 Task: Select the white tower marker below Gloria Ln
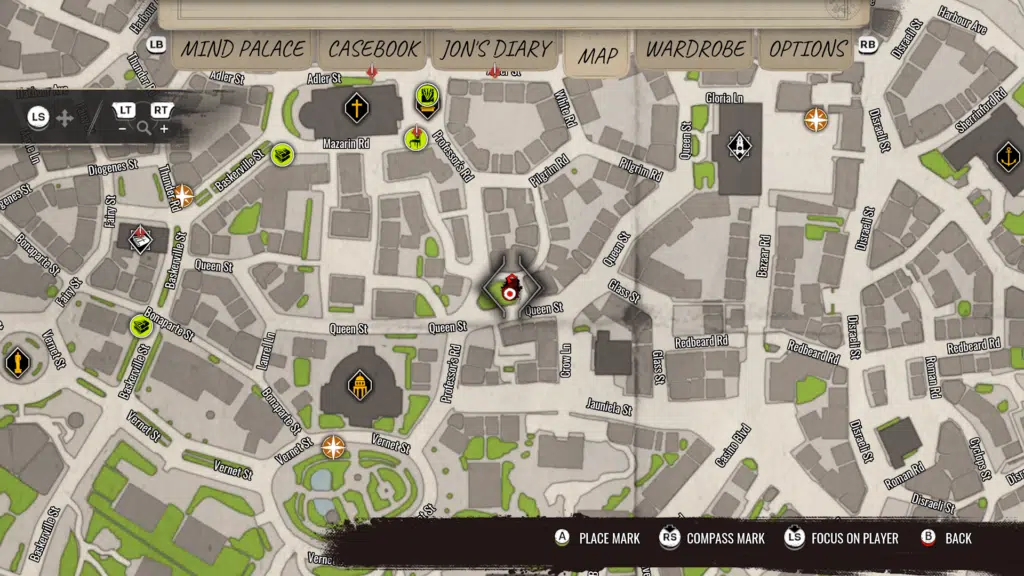click(x=739, y=146)
